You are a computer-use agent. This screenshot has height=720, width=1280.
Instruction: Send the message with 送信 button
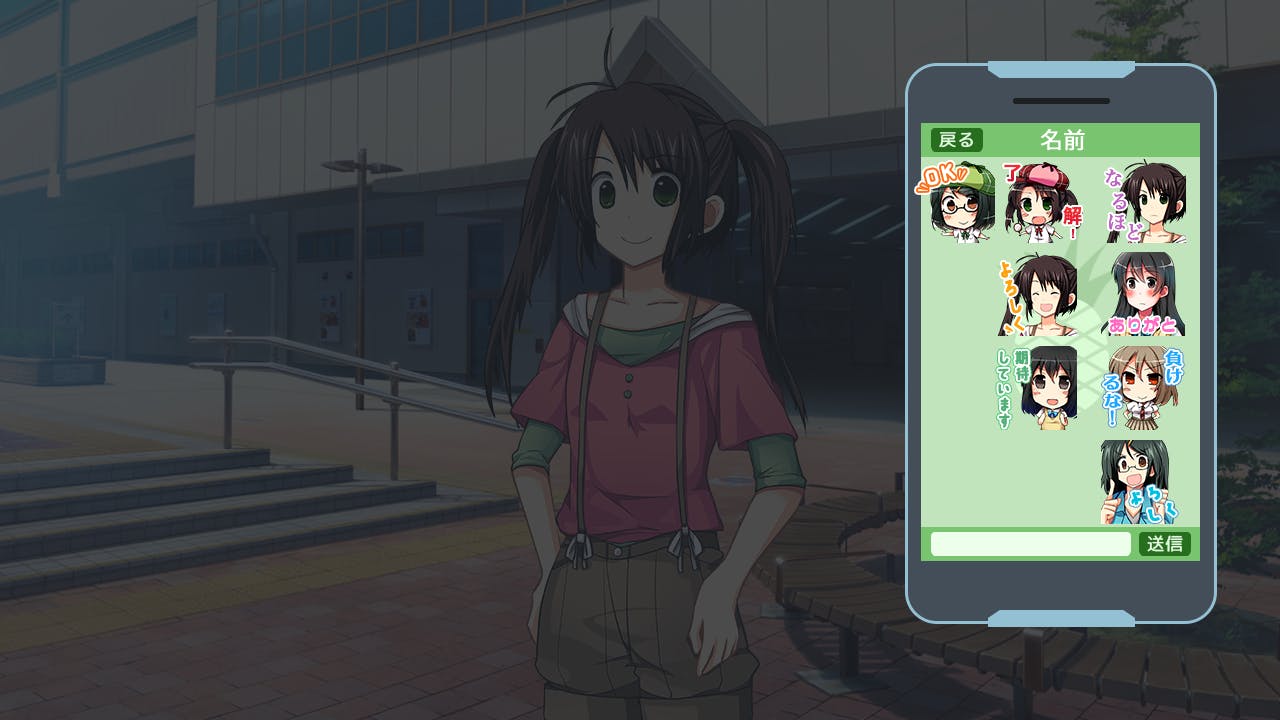pos(1164,544)
